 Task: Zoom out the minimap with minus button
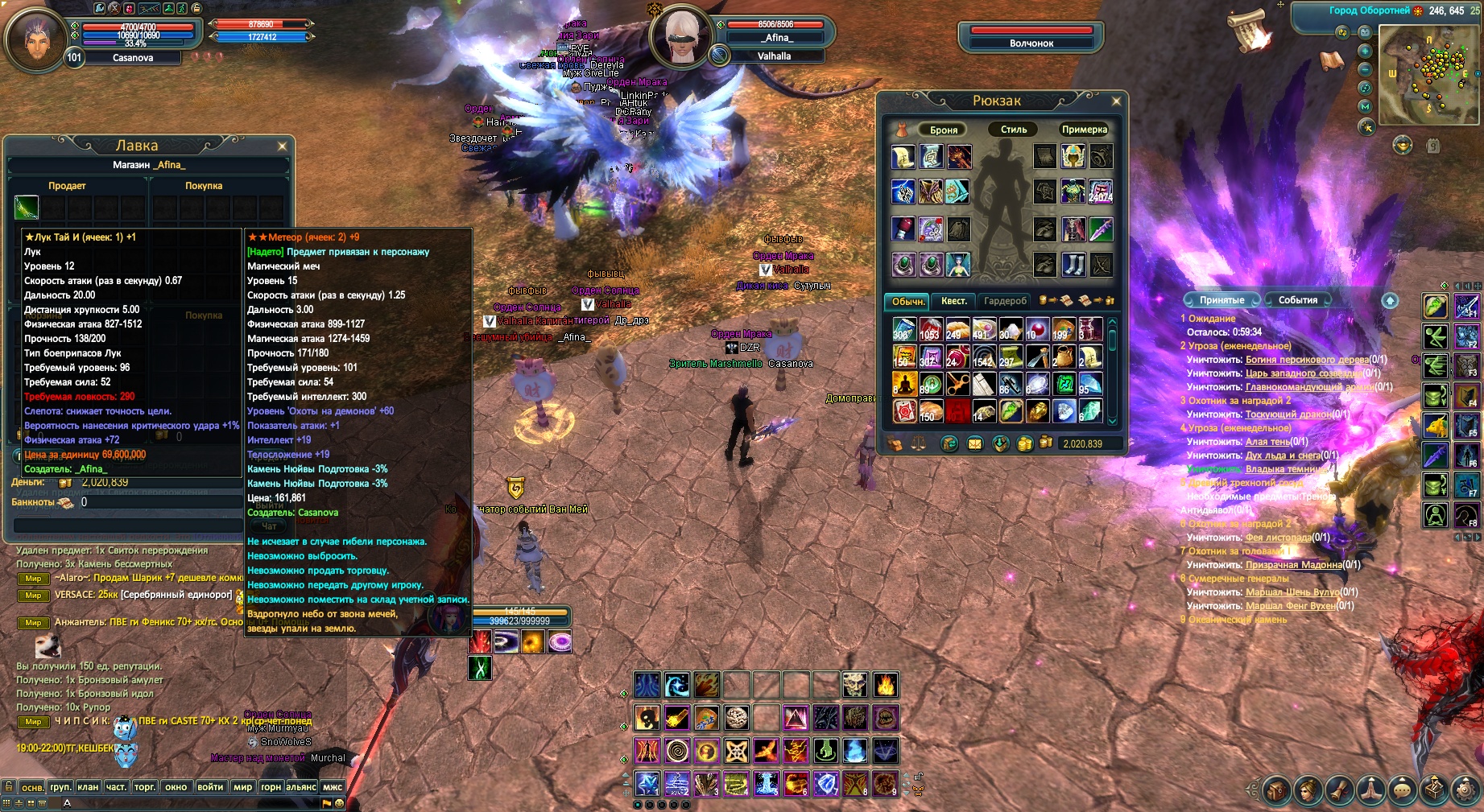click(1365, 69)
